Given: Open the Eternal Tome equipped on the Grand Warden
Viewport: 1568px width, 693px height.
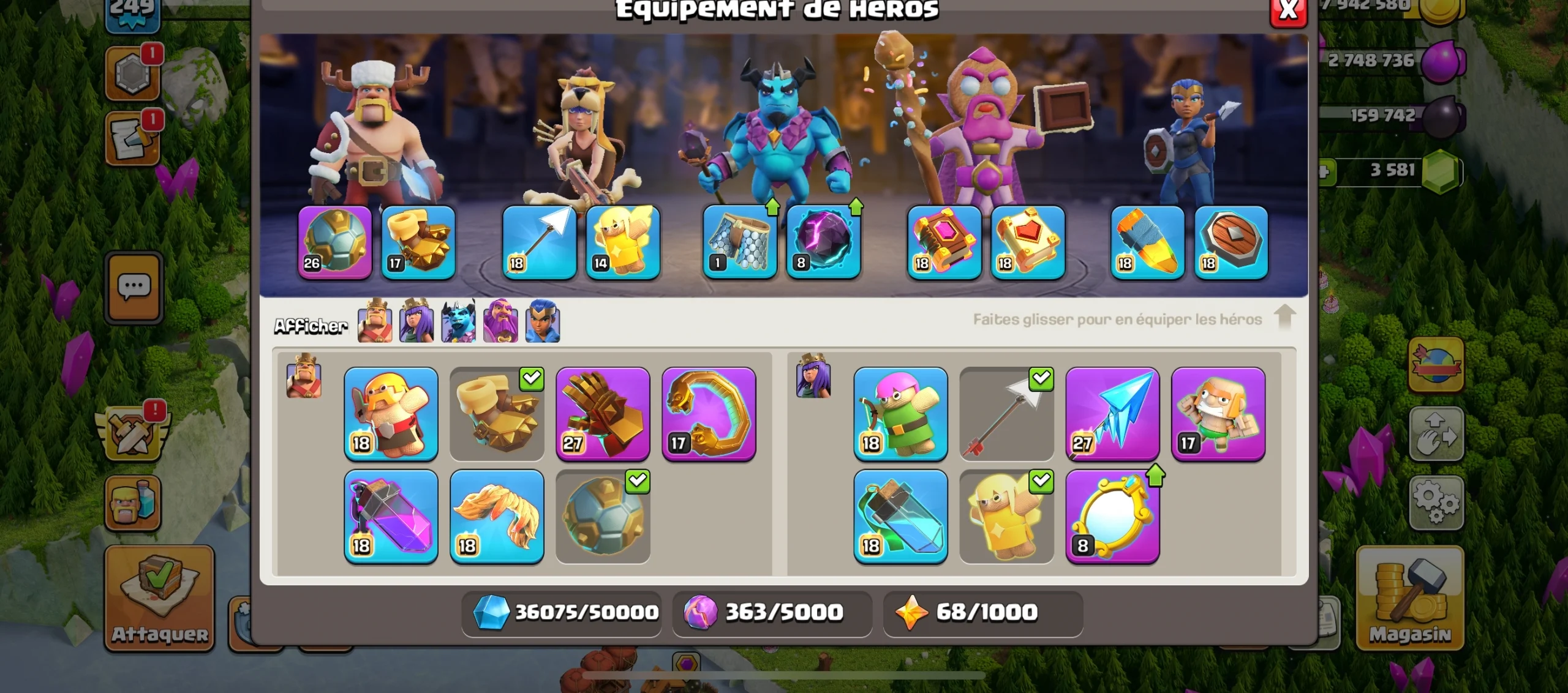Looking at the screenshot, I should click(944, 243).
